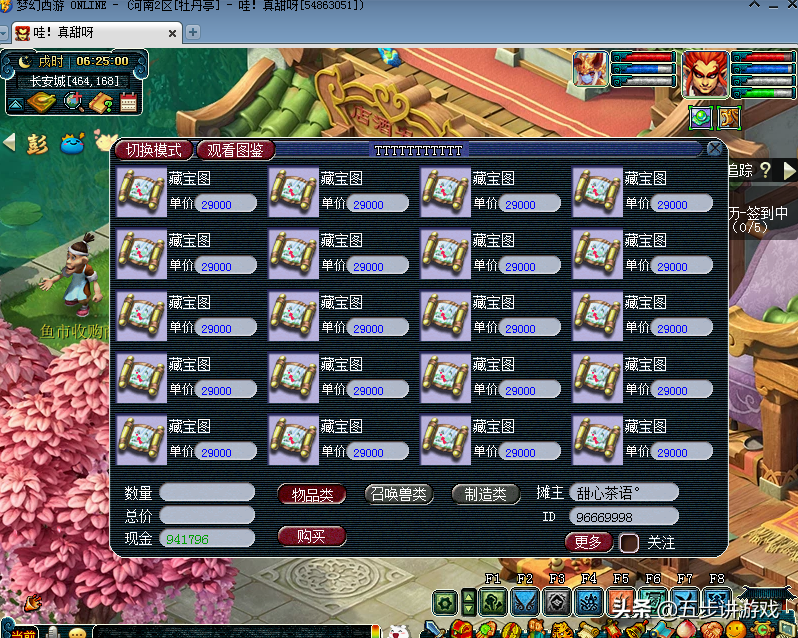The height and width of the screenshot is (638, 798).
Task: Click the 数量 quantity input field
Action: [x=207, y=492]
